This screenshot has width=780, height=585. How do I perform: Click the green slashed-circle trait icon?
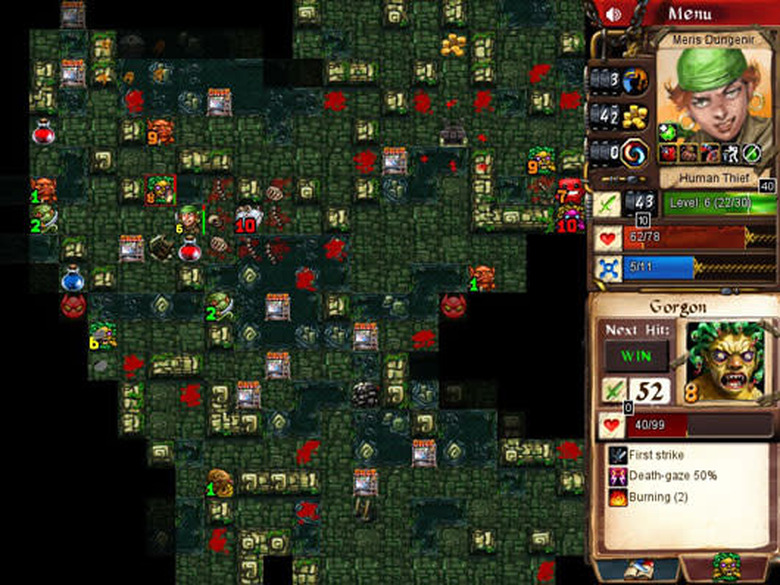[752, 152]
